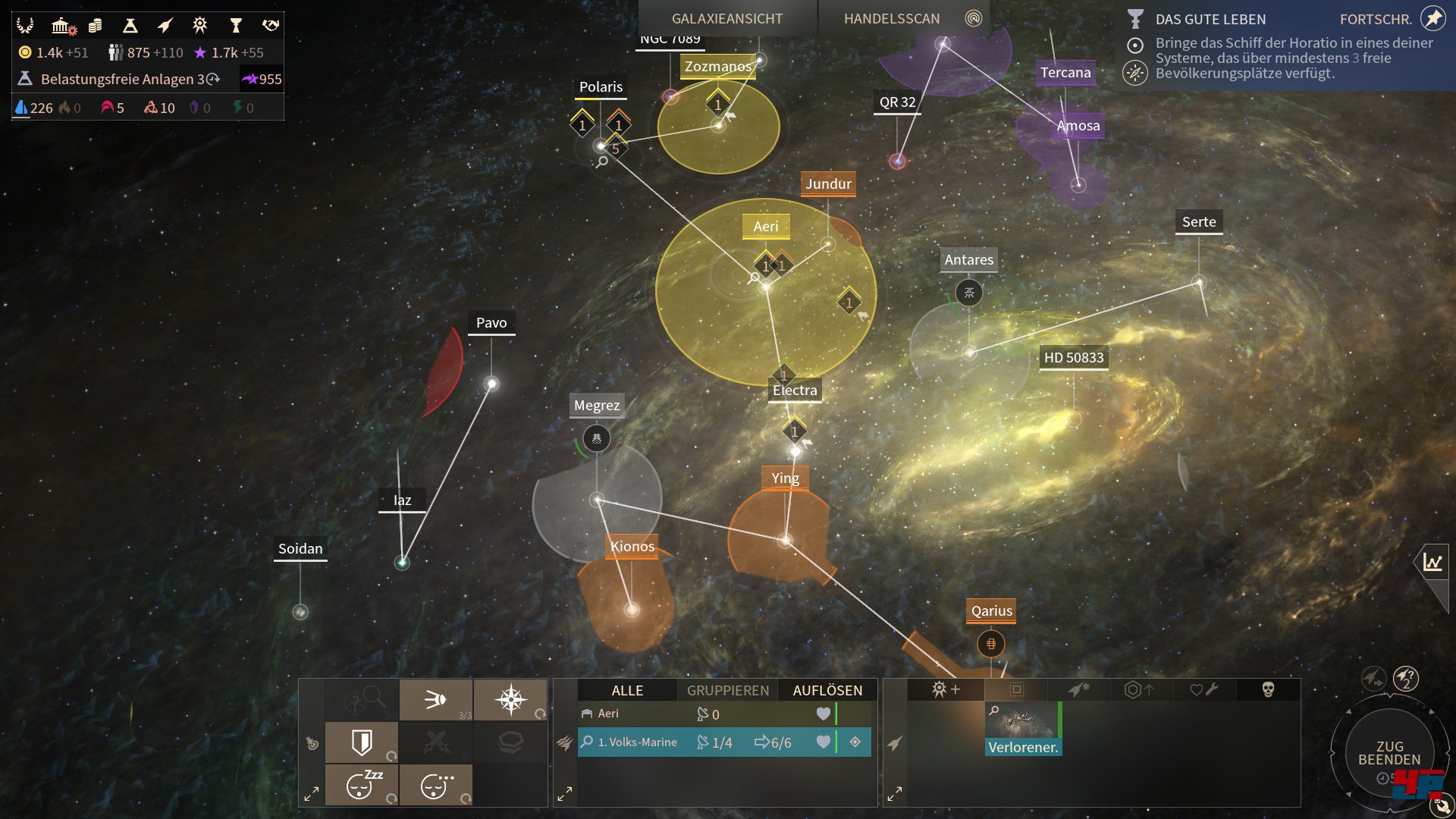
Task: End the turn with Zug Beenden
Action: point(1389,752)
